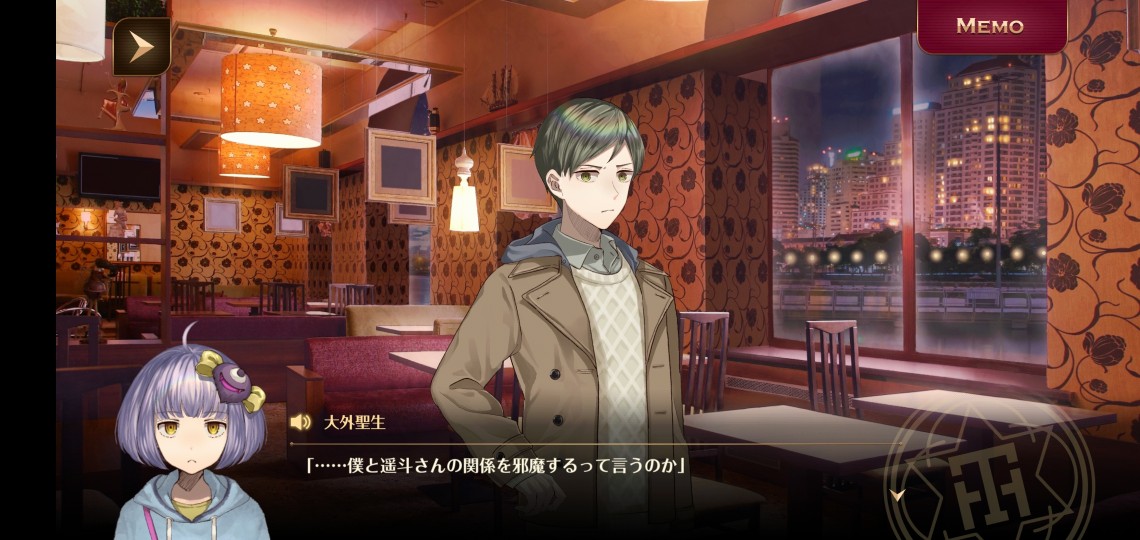Open the MEMO panel

click(990, 26)
